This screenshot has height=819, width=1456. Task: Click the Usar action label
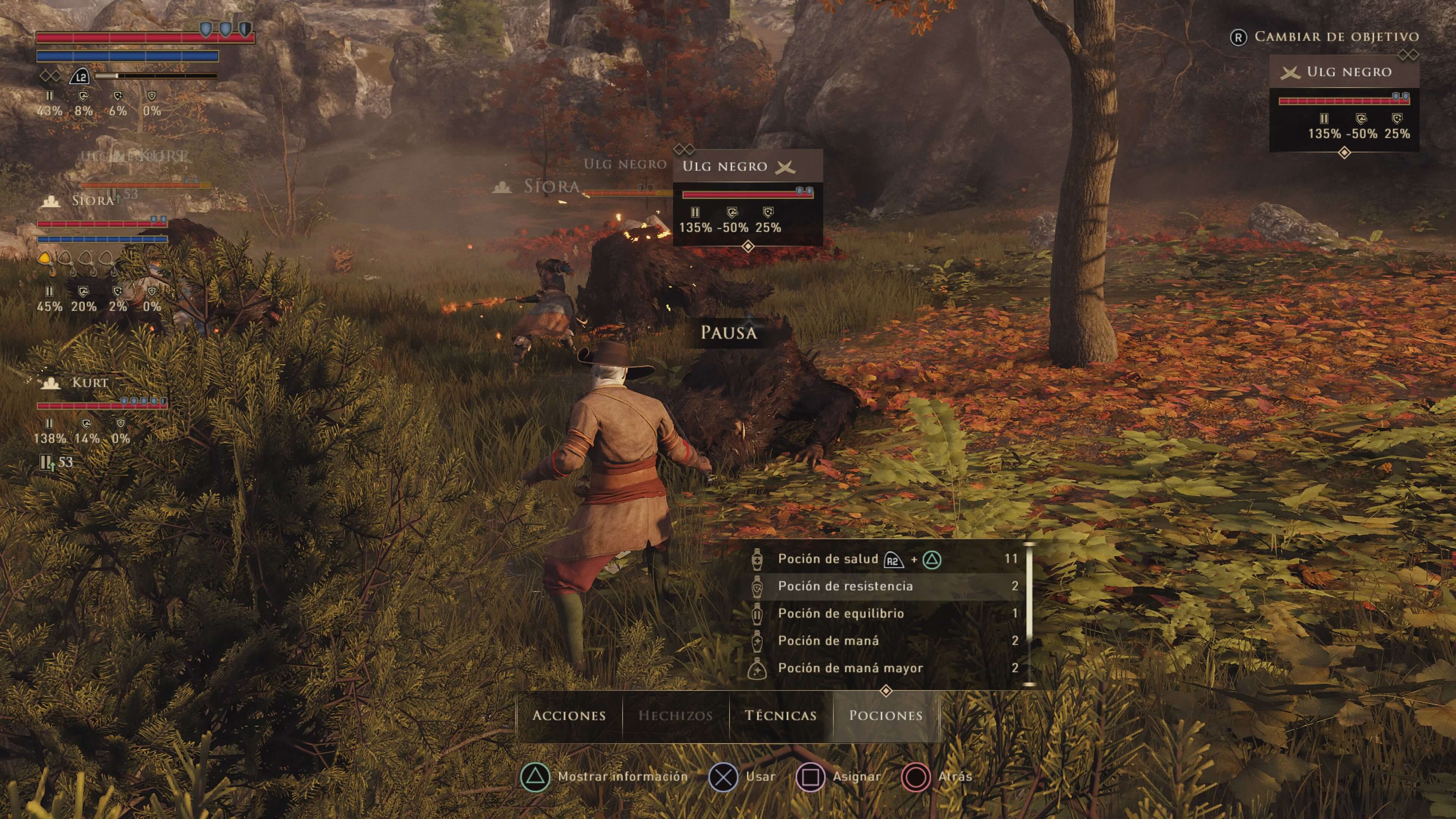click(x=760, y=777)
